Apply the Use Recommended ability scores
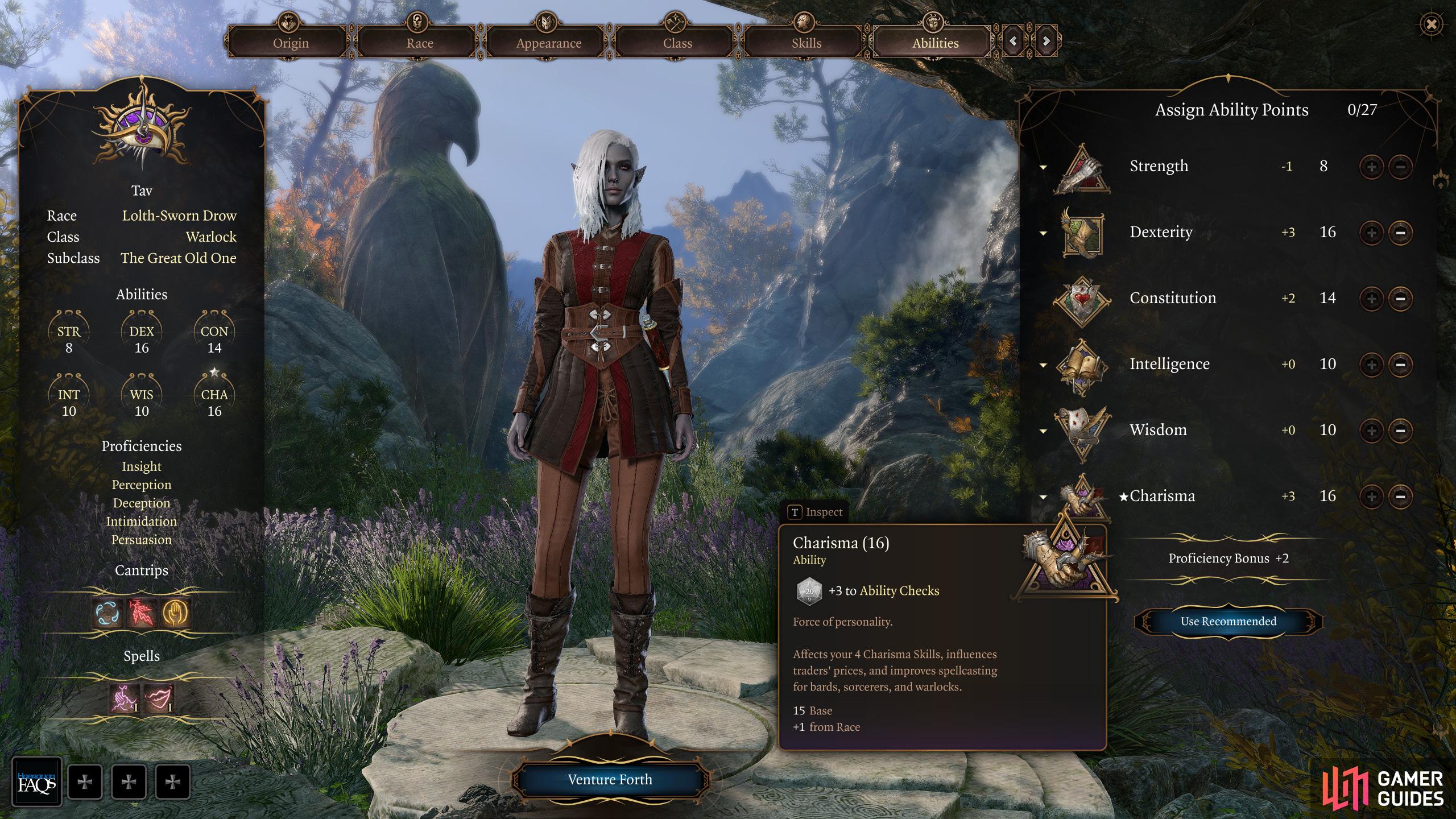The image size is (1456, 819). (x=1228, y=621)
